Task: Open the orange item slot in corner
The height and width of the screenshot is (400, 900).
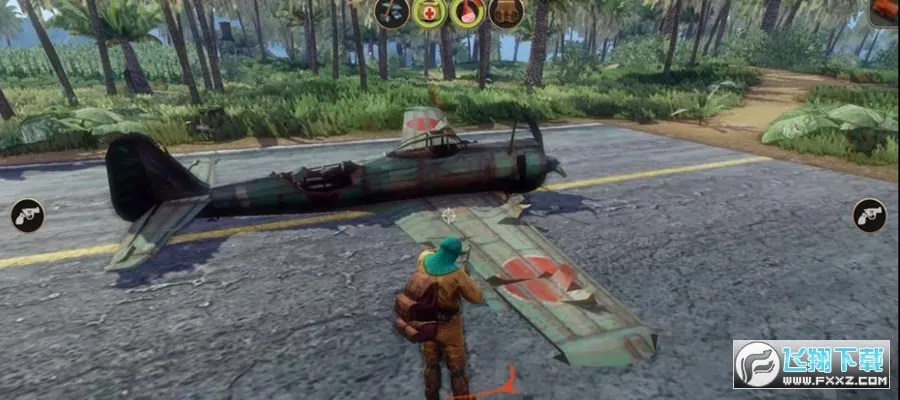Action: tap(884, 10)
